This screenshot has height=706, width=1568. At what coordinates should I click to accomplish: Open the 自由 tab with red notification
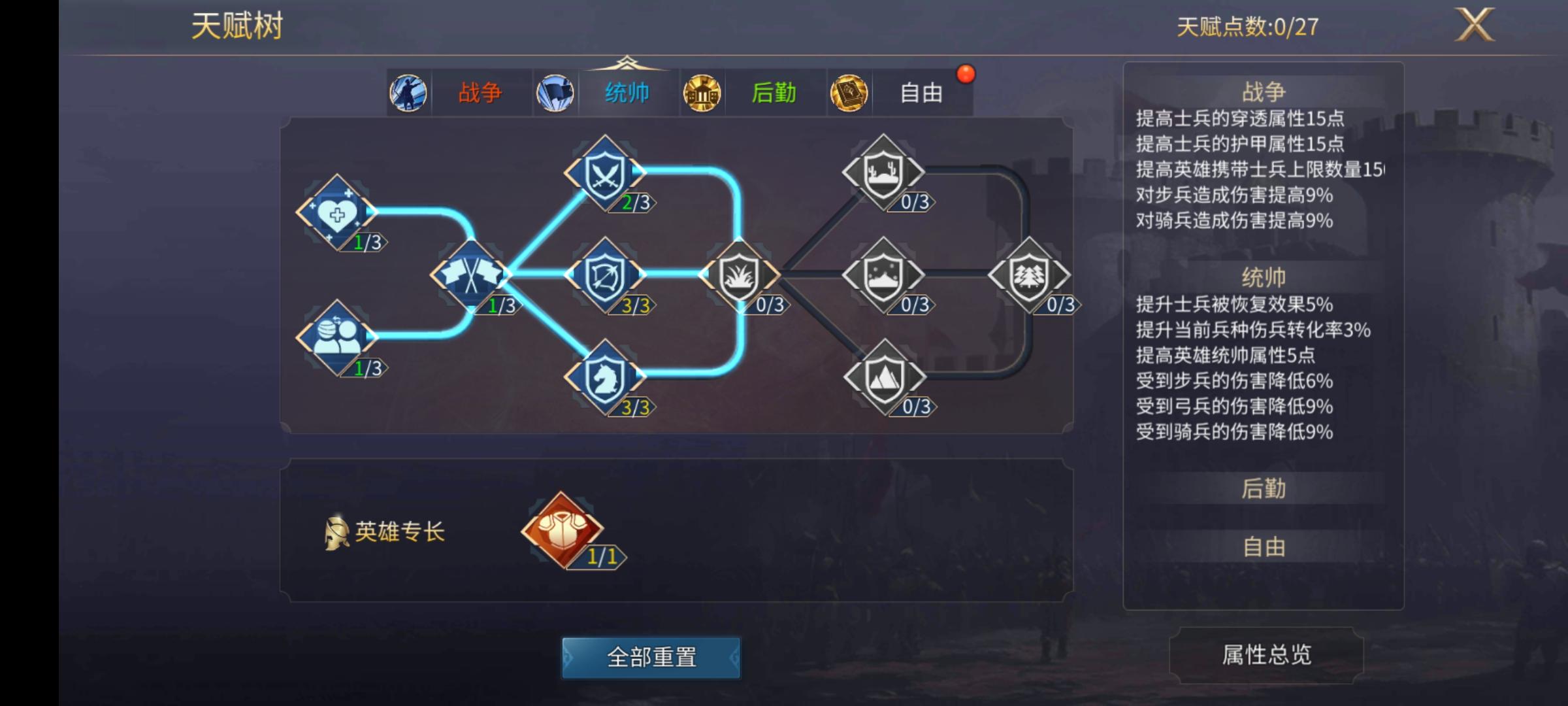point(922,93)
